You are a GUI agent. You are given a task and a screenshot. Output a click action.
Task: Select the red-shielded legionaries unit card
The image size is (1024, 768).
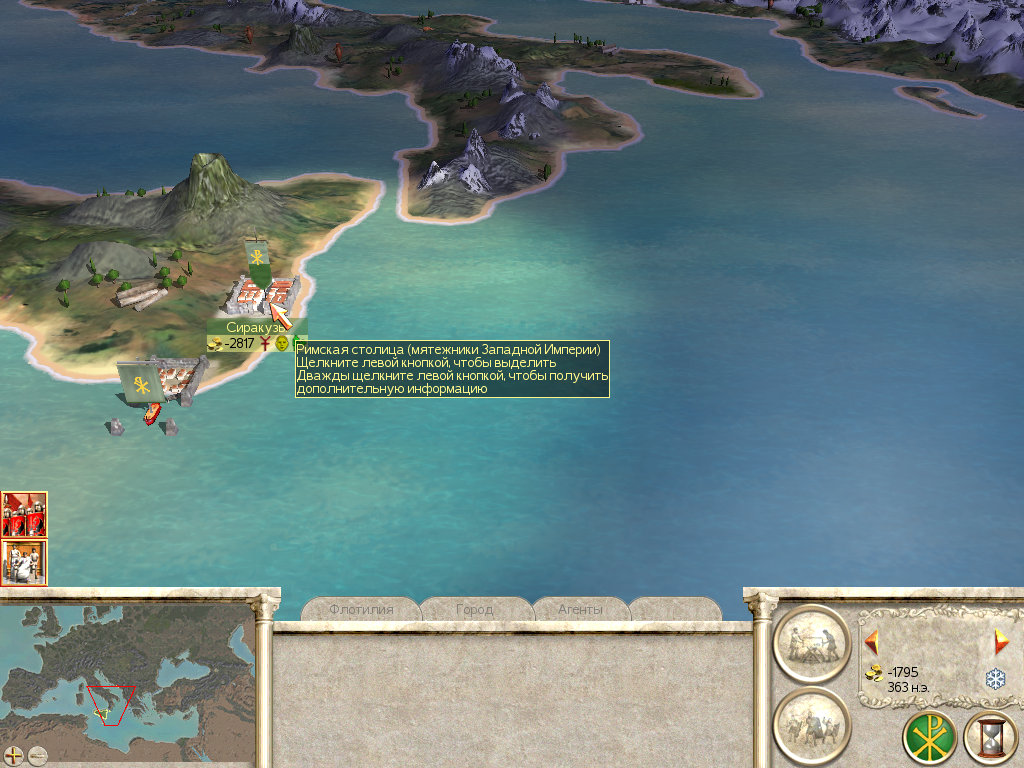24,515
